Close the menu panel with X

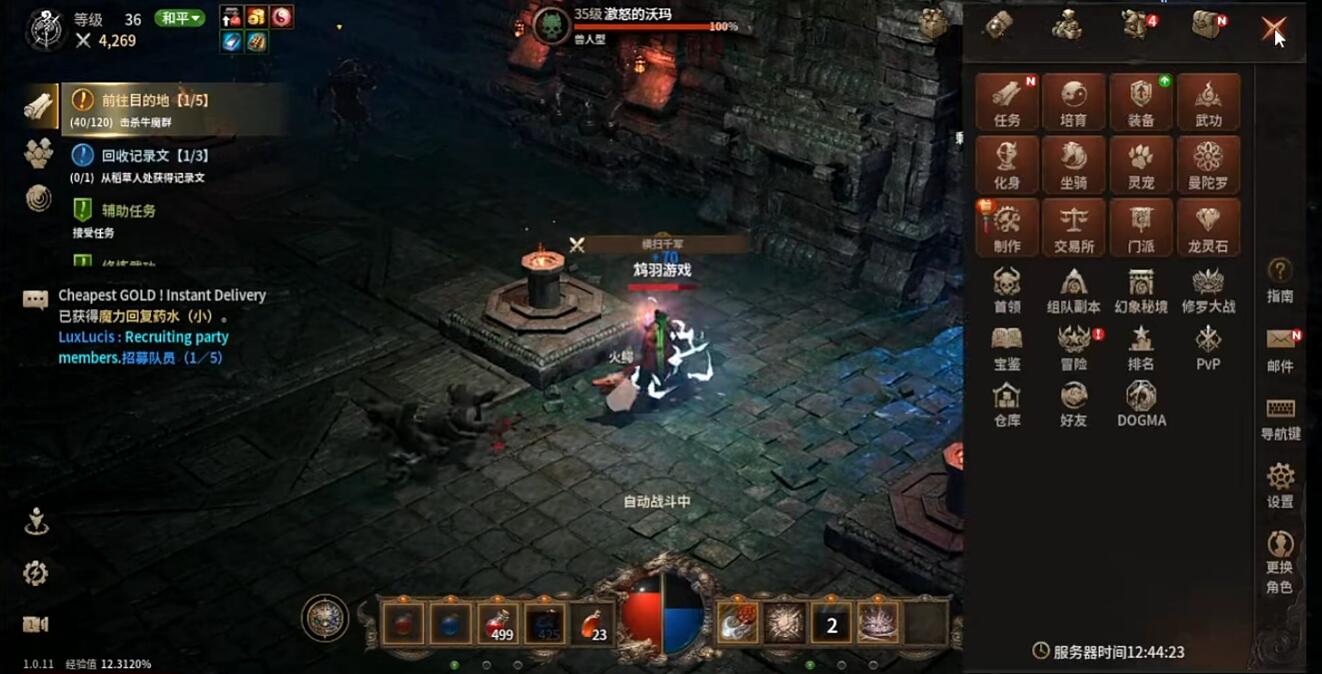click(1273, 28)
